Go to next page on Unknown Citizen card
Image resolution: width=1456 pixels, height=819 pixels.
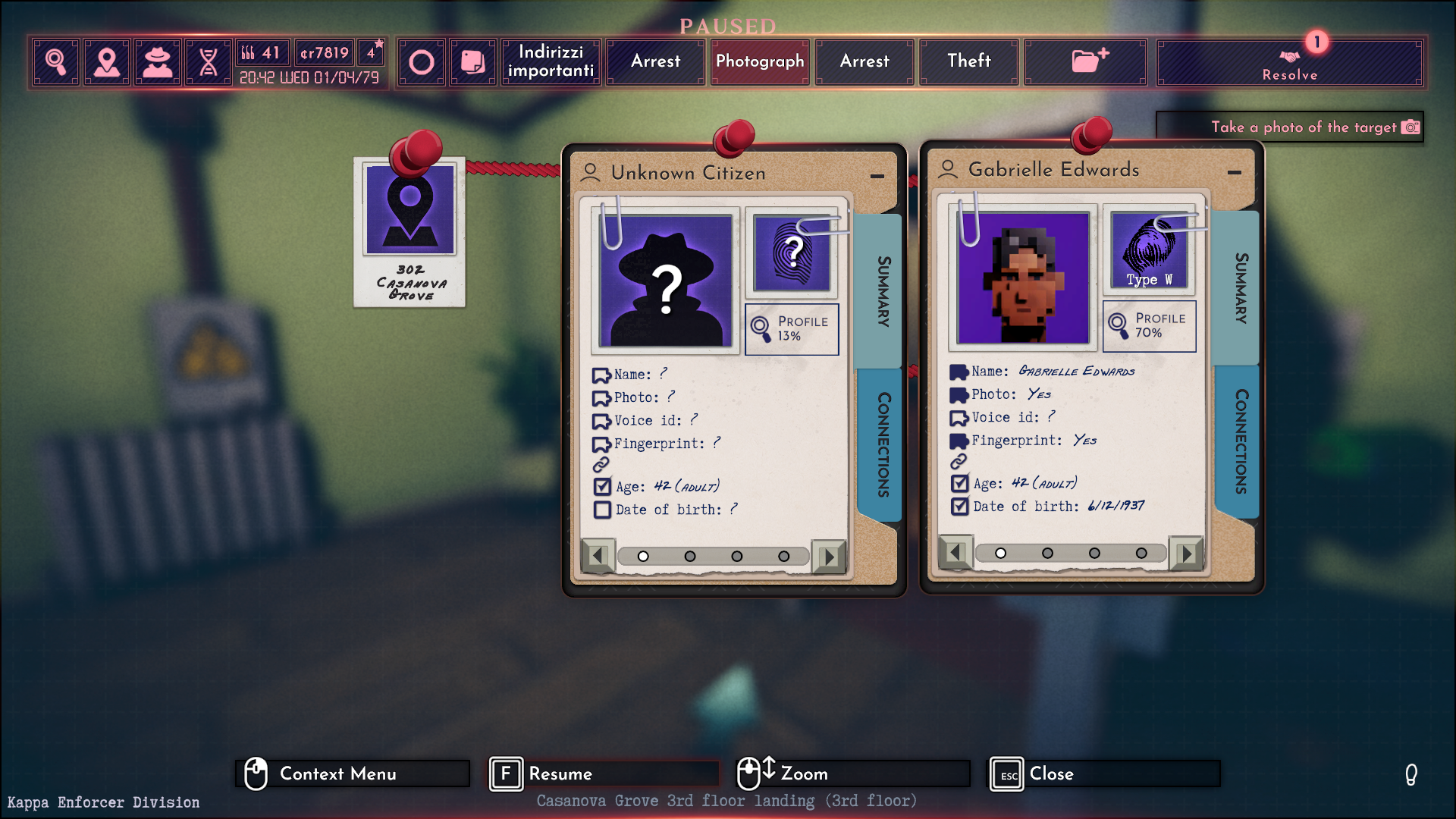click(829, 557)
